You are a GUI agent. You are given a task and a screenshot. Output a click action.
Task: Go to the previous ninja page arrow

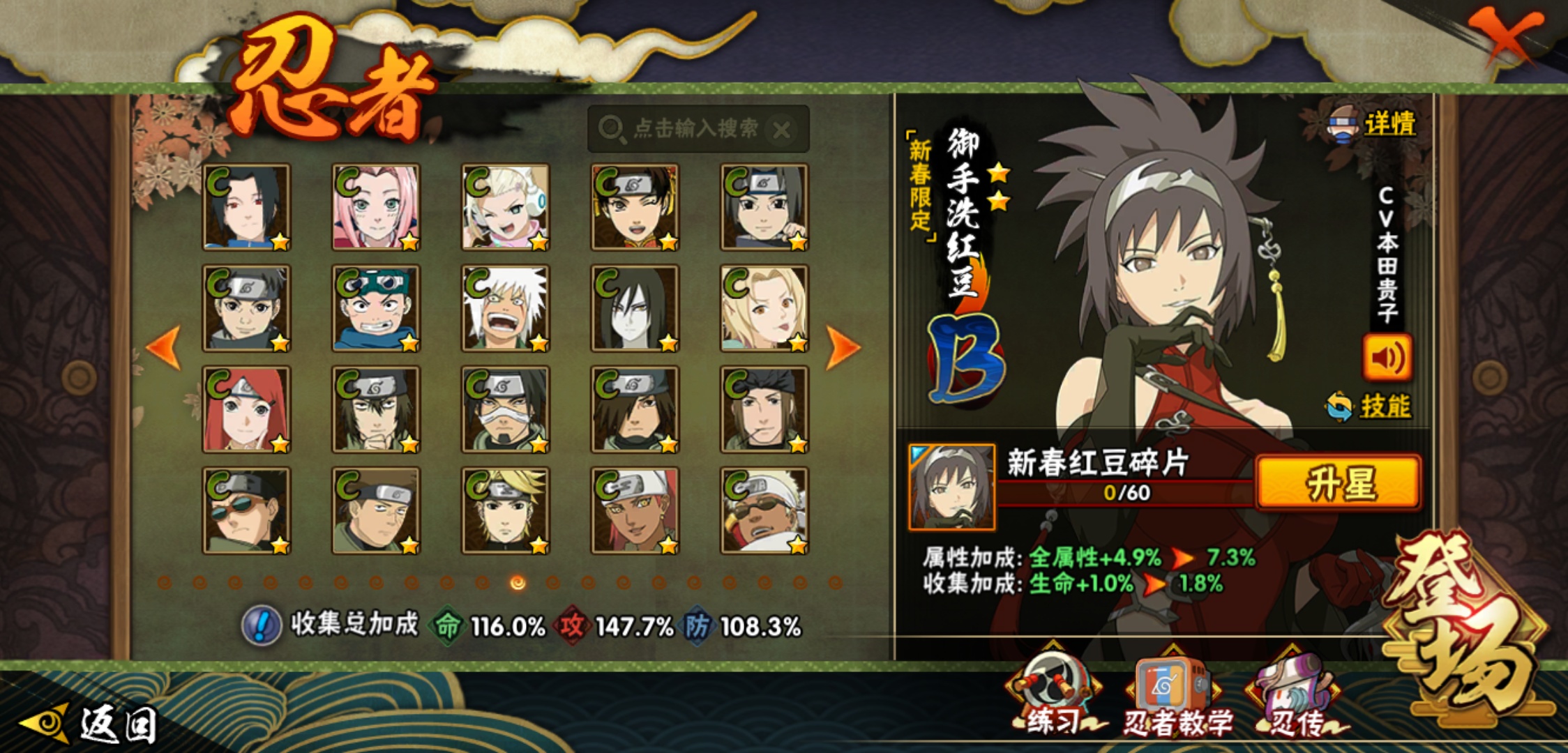pos(165,347)
